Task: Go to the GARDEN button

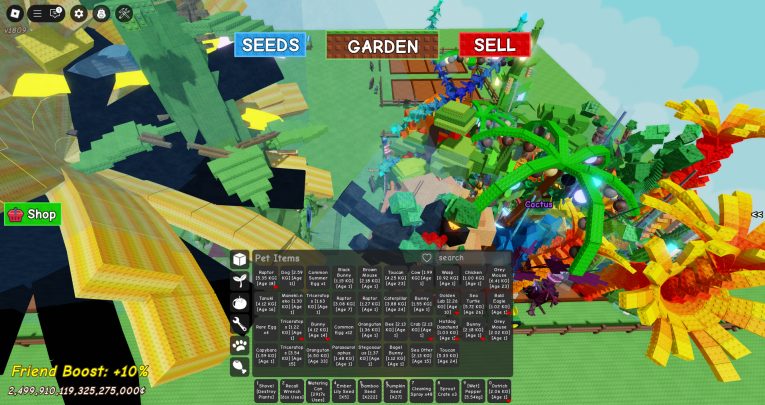Action: pos(382,46)
